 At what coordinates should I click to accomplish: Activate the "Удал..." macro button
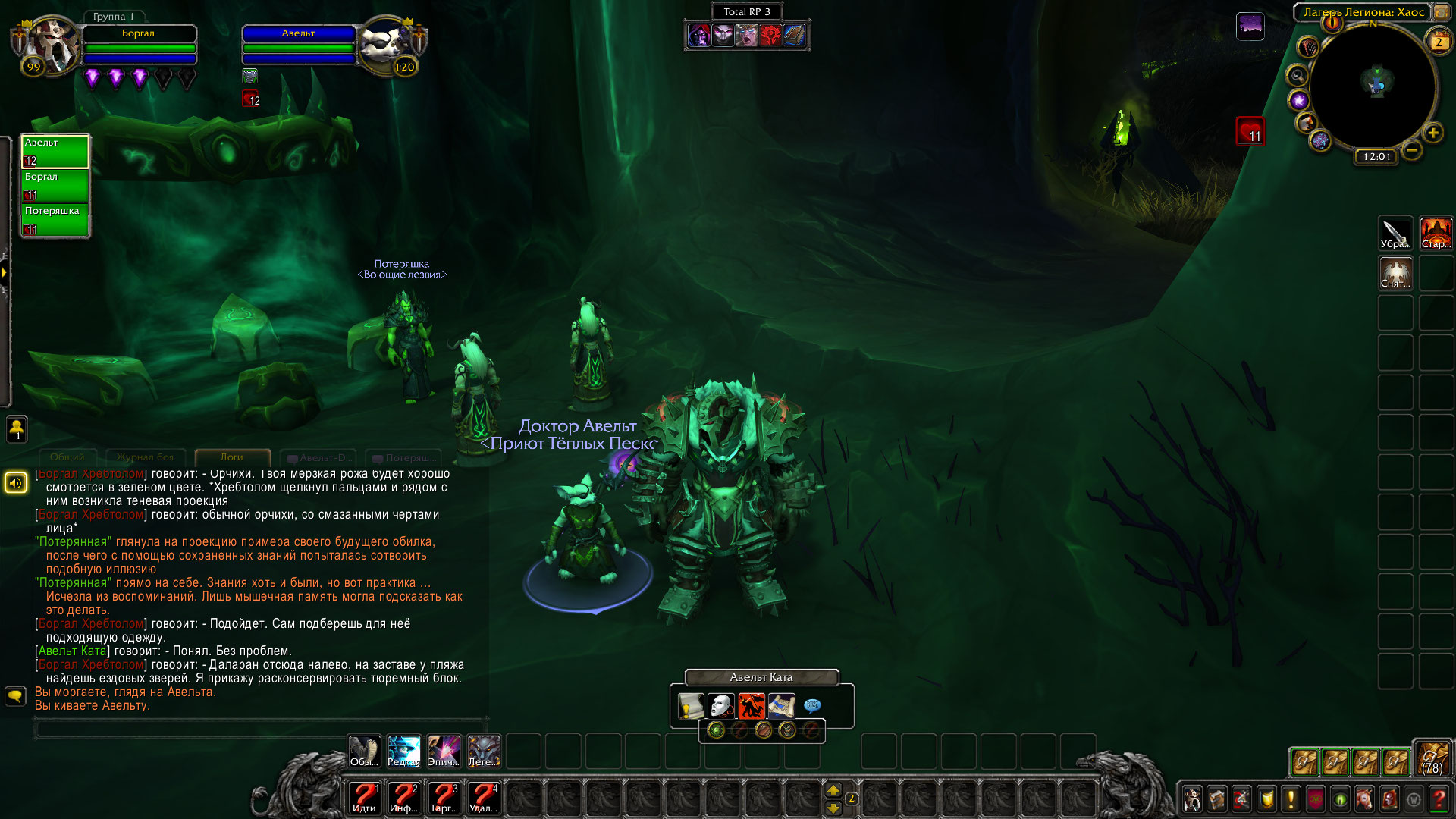click(x=483, y=798)
